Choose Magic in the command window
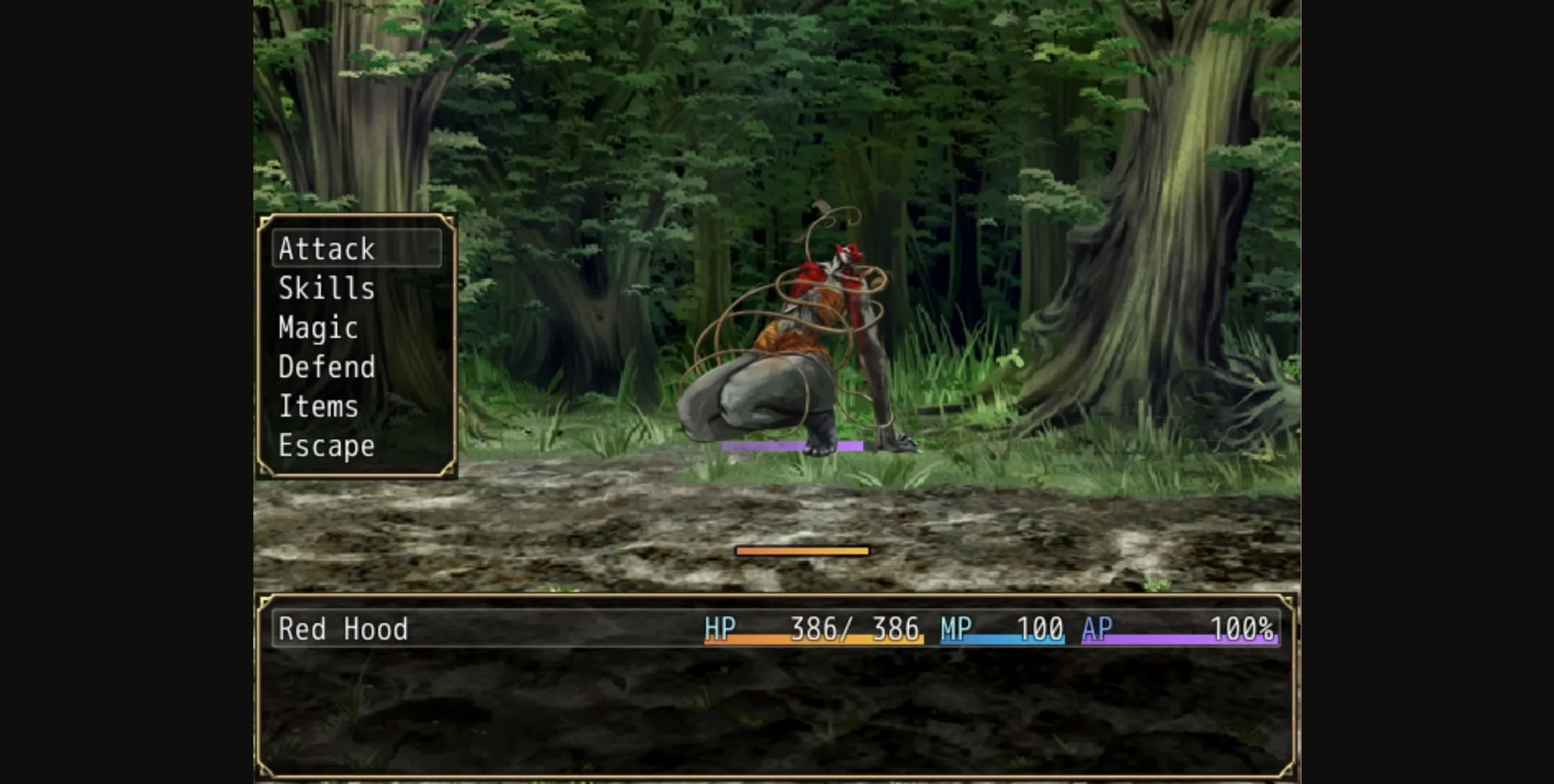 (317, 327)
